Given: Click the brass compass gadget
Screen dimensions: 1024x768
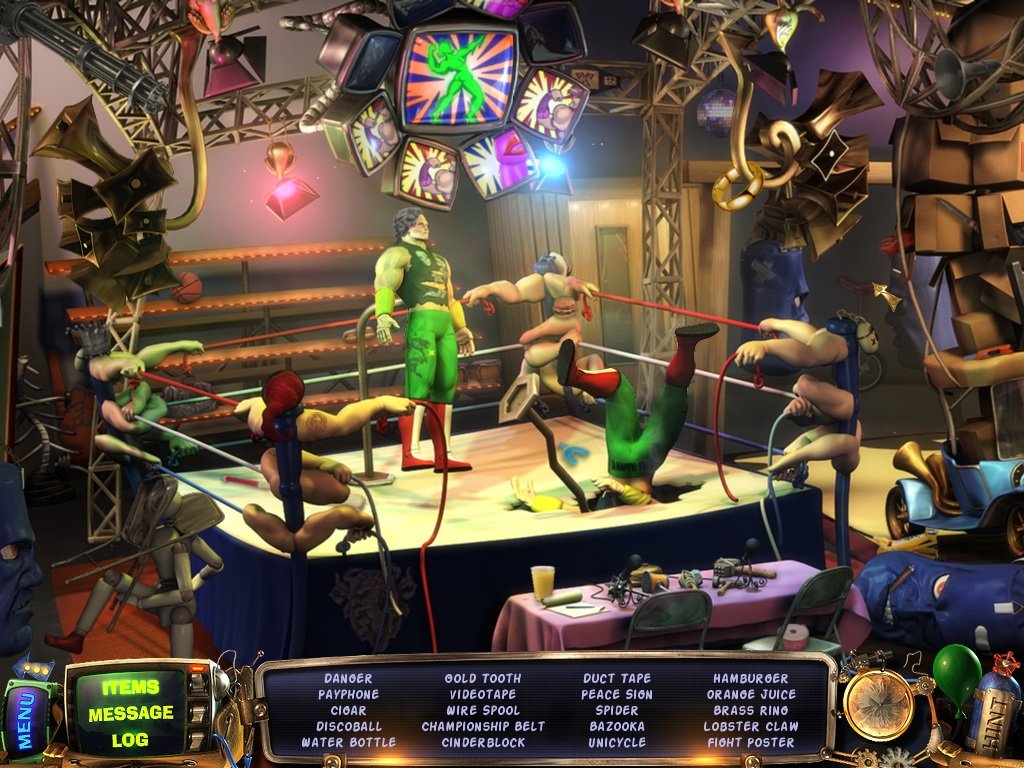Looking at the screenshot, I should pyautogui.click(x=879, y=705).
